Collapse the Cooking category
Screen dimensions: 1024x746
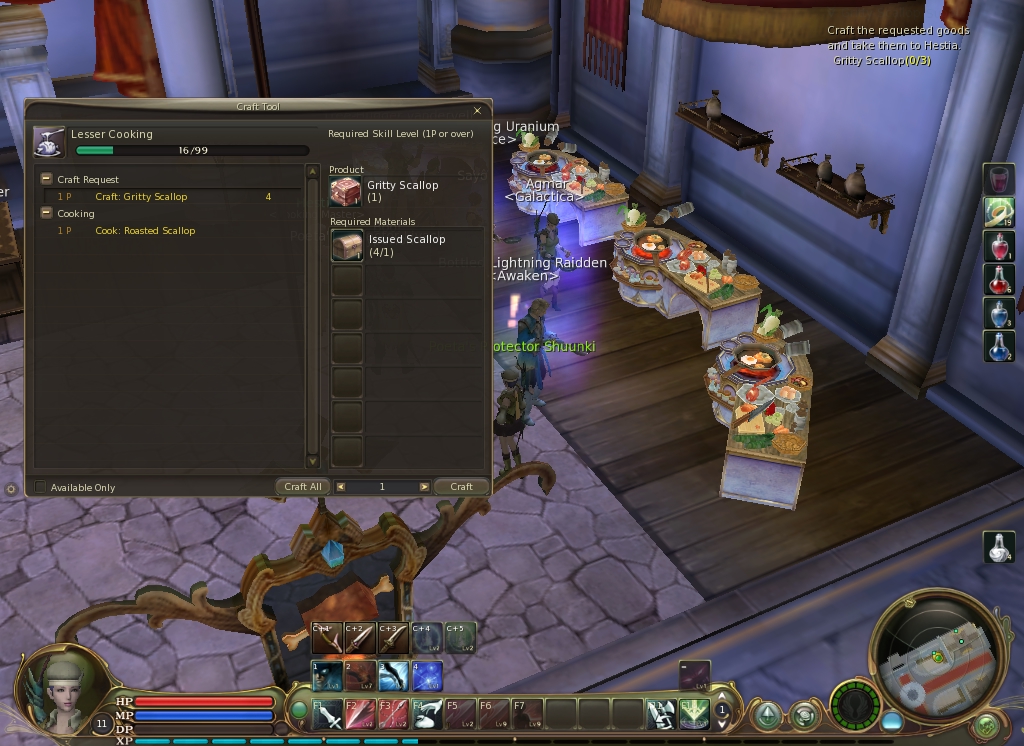[x=46, y=213]
